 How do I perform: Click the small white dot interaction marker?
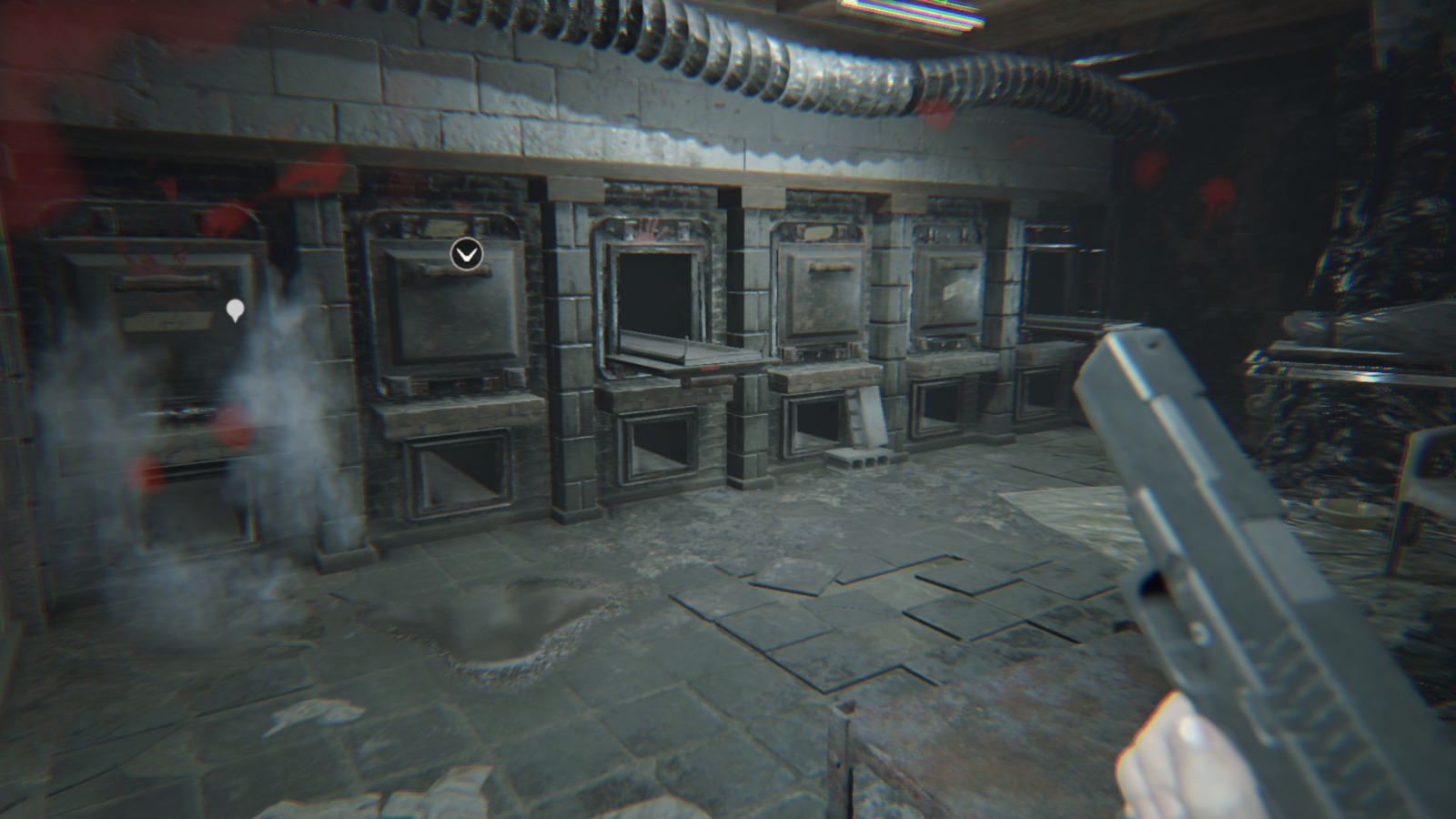click(x=235, y=310)
